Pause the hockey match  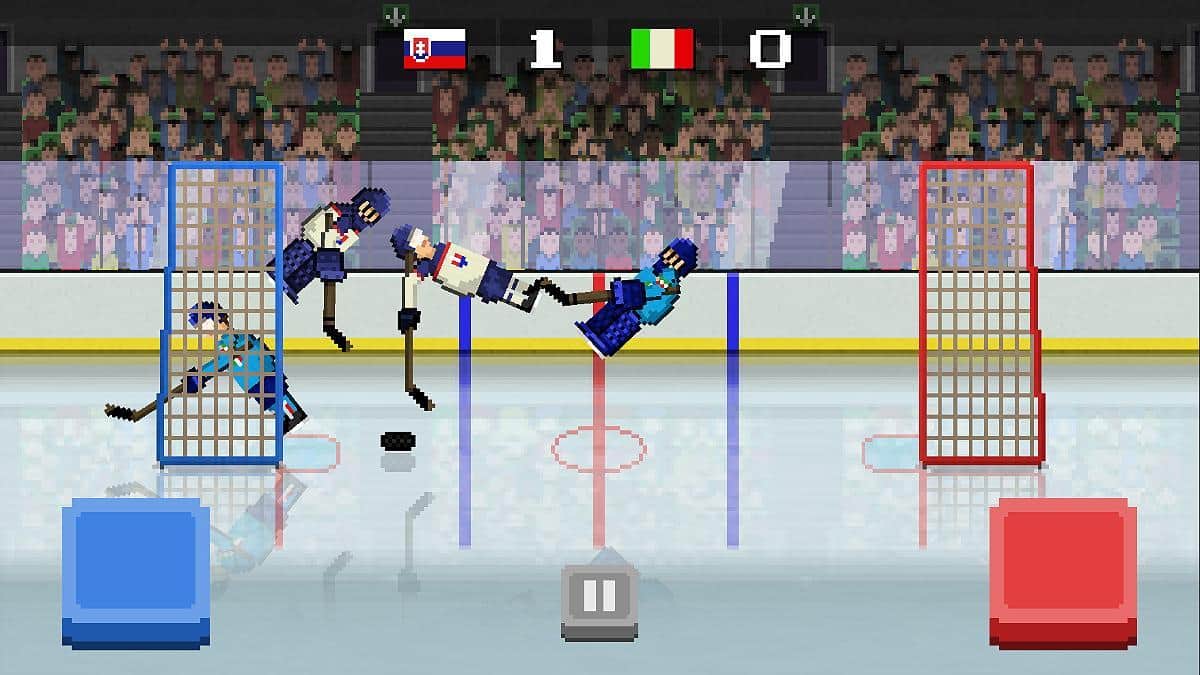point(599,599)
